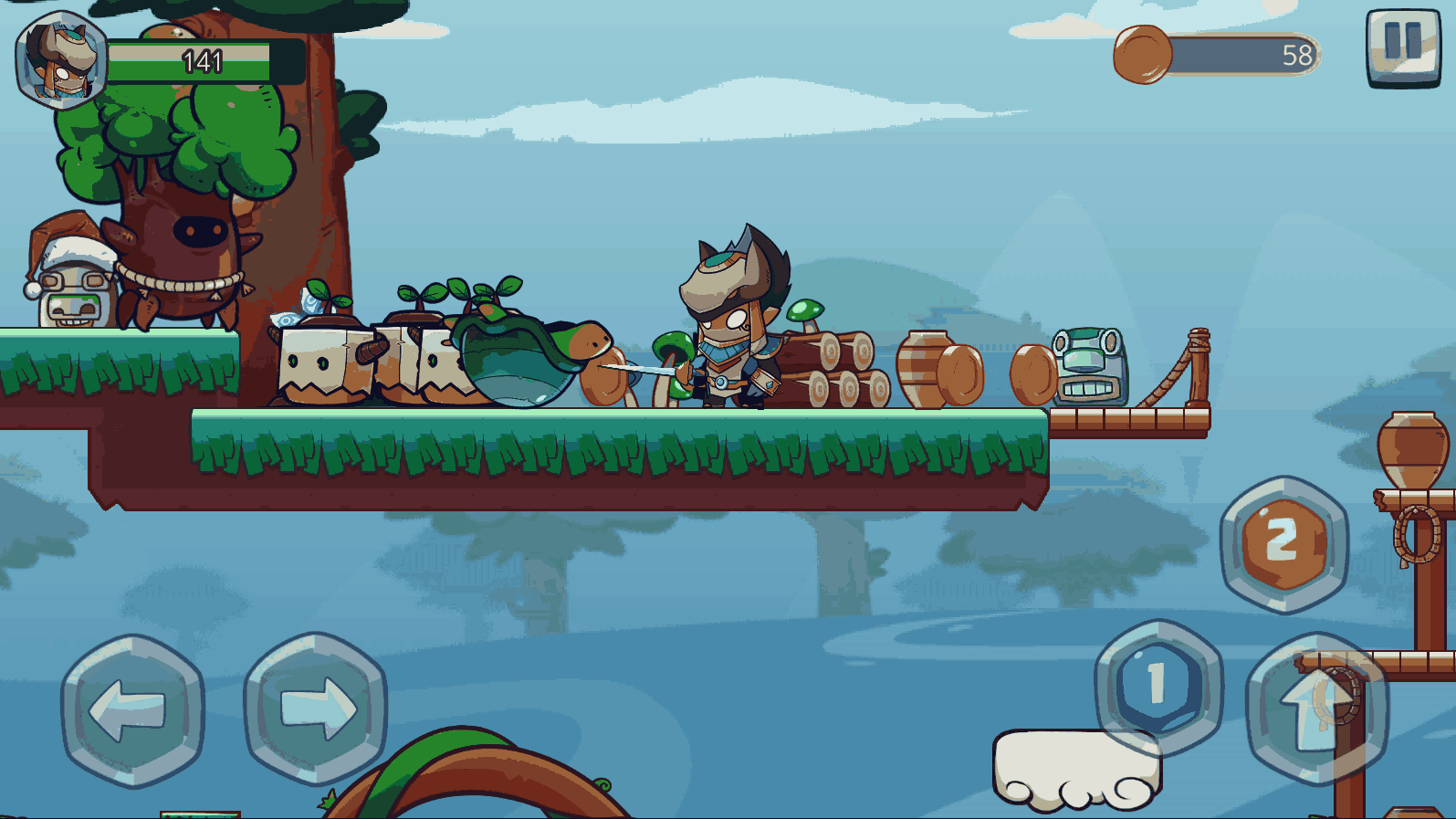The image size is (1456, 819).
Task: Pause the game
Action: (x=1403, y=47)
